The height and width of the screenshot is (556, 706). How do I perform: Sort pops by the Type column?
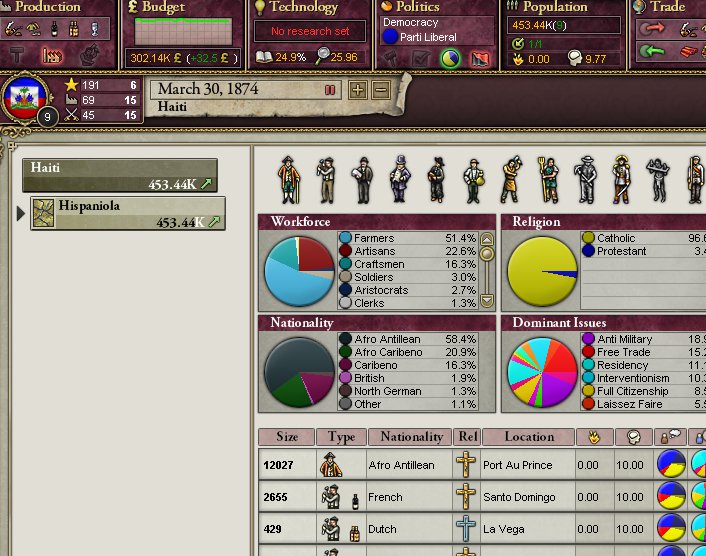[x=341, y=437]
